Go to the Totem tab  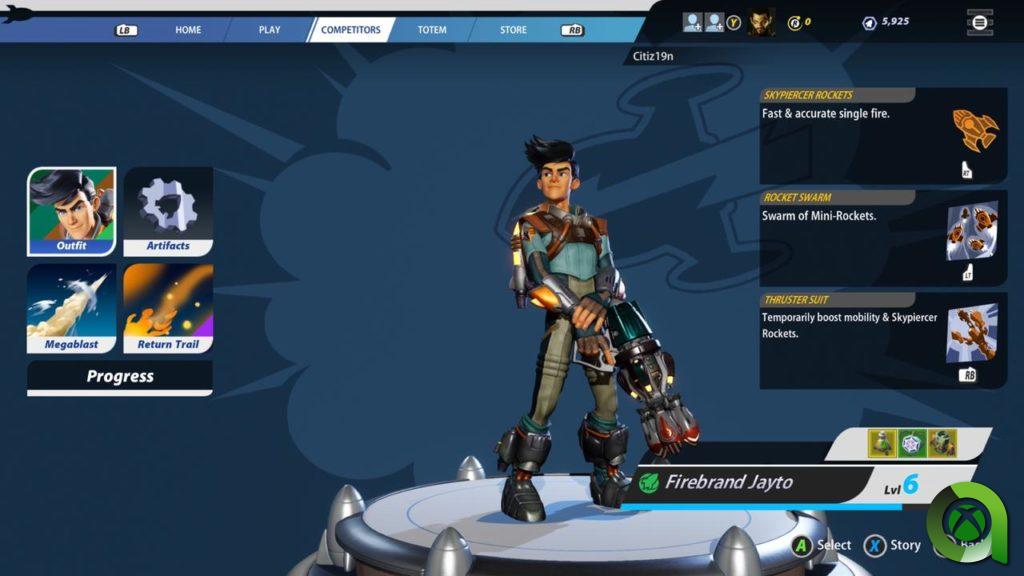pos(432,30)
